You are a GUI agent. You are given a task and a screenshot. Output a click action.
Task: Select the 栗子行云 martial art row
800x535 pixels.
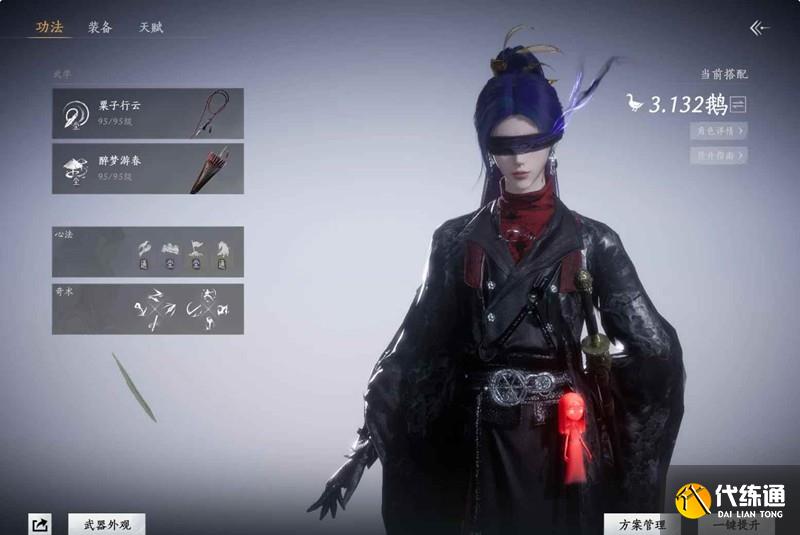pos(148,113)
